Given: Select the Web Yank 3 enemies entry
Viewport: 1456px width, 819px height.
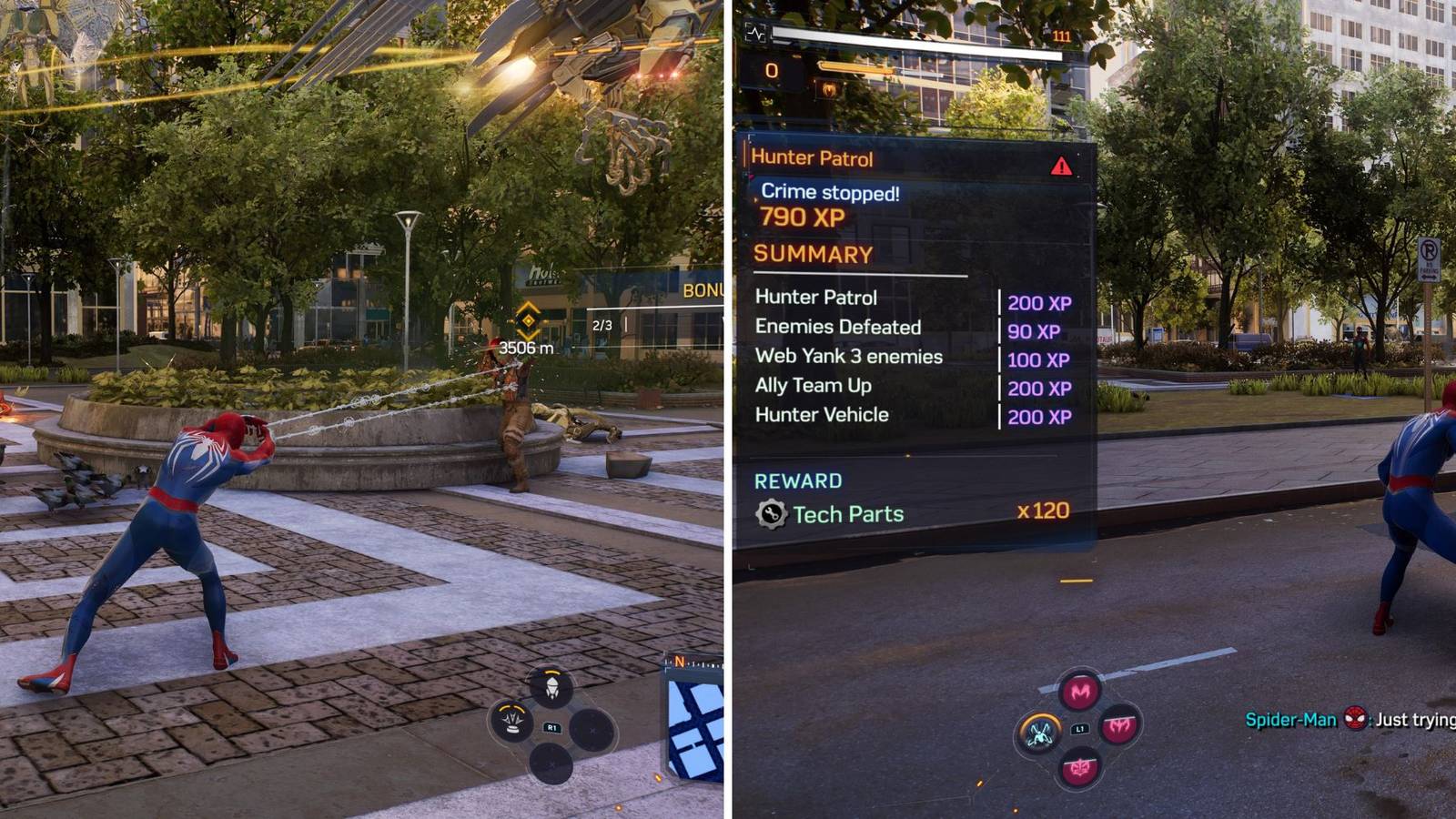Looking at the screenshot, I should click(851, 357).
